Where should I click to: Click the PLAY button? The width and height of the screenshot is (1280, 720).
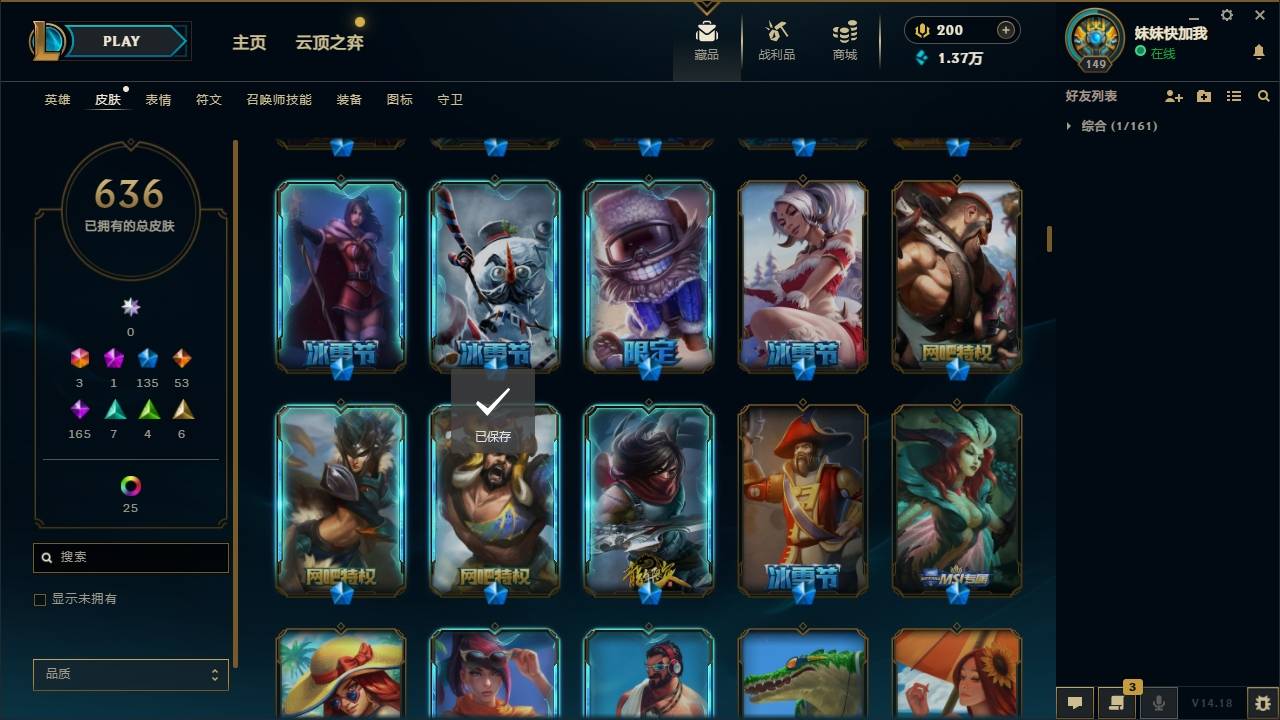click(120, 41)
